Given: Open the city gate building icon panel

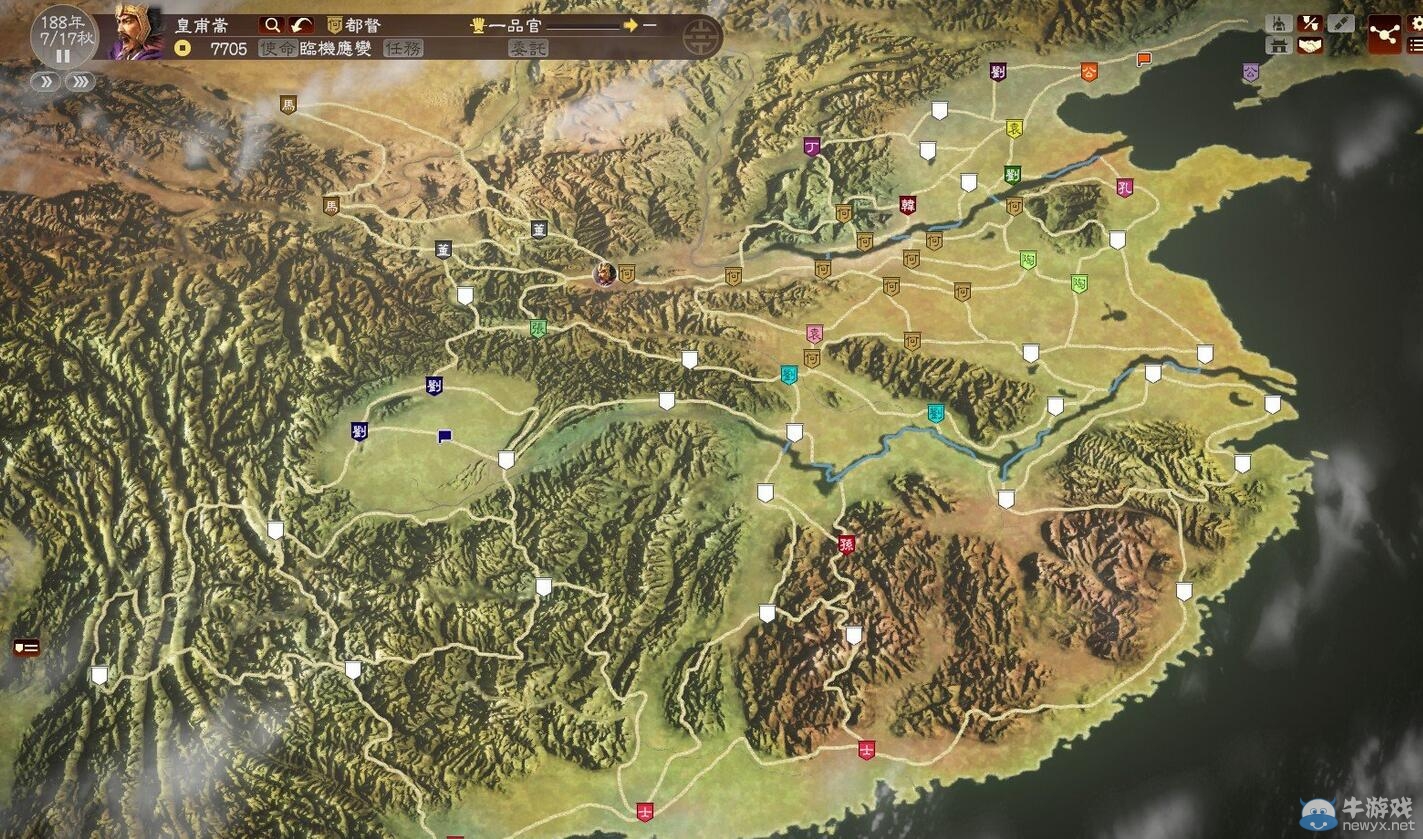Looking at the screenshot, I should click(x=1278, y=45).
